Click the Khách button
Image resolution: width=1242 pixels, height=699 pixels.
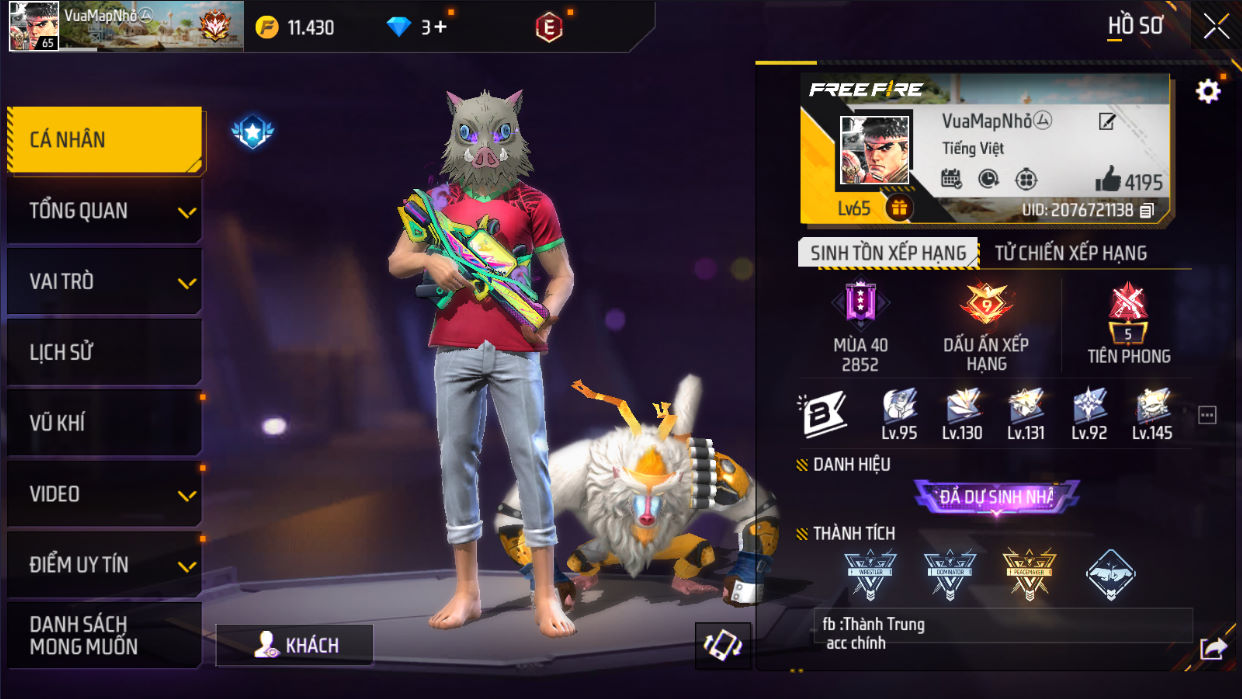(295, 645)
